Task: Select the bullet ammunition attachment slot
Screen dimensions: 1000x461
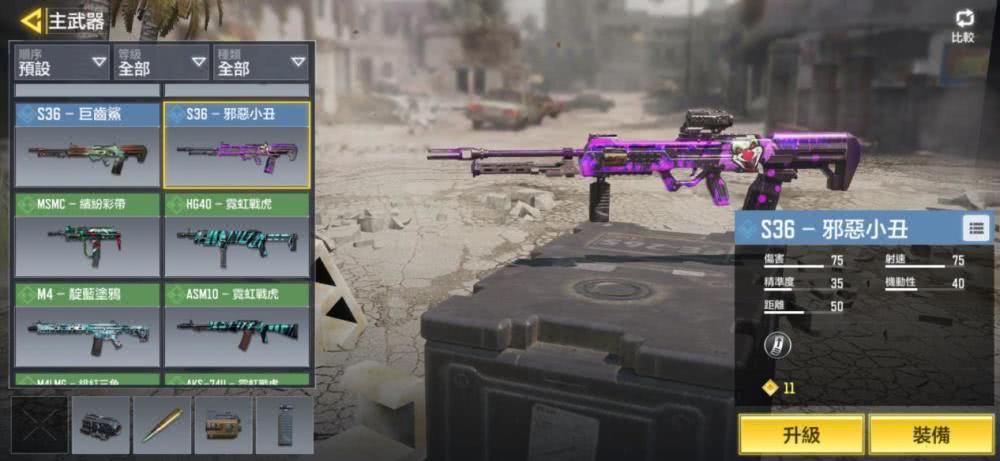Action: pyautogui.click(x=162, y=425)
